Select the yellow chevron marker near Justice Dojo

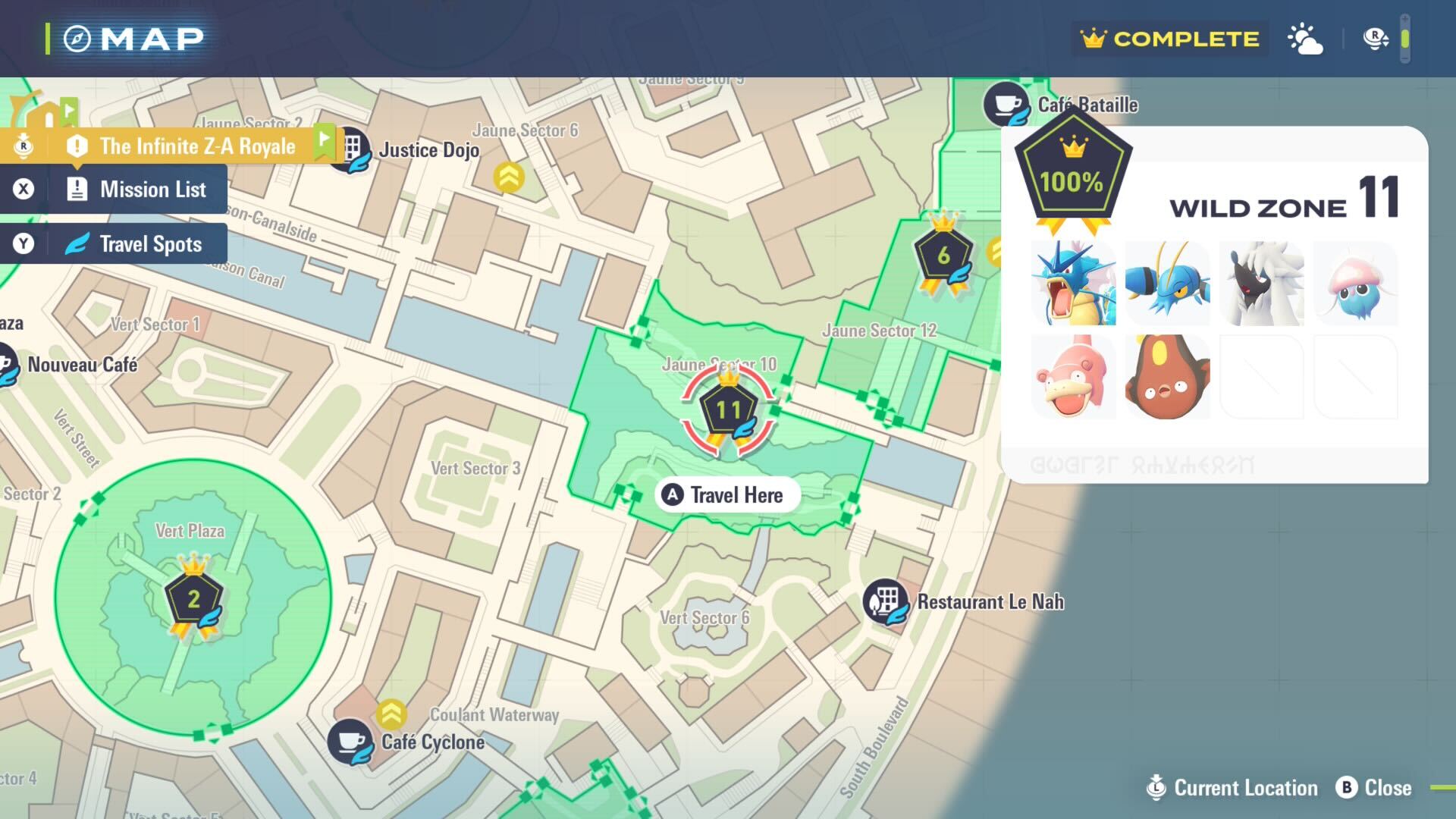509,177
